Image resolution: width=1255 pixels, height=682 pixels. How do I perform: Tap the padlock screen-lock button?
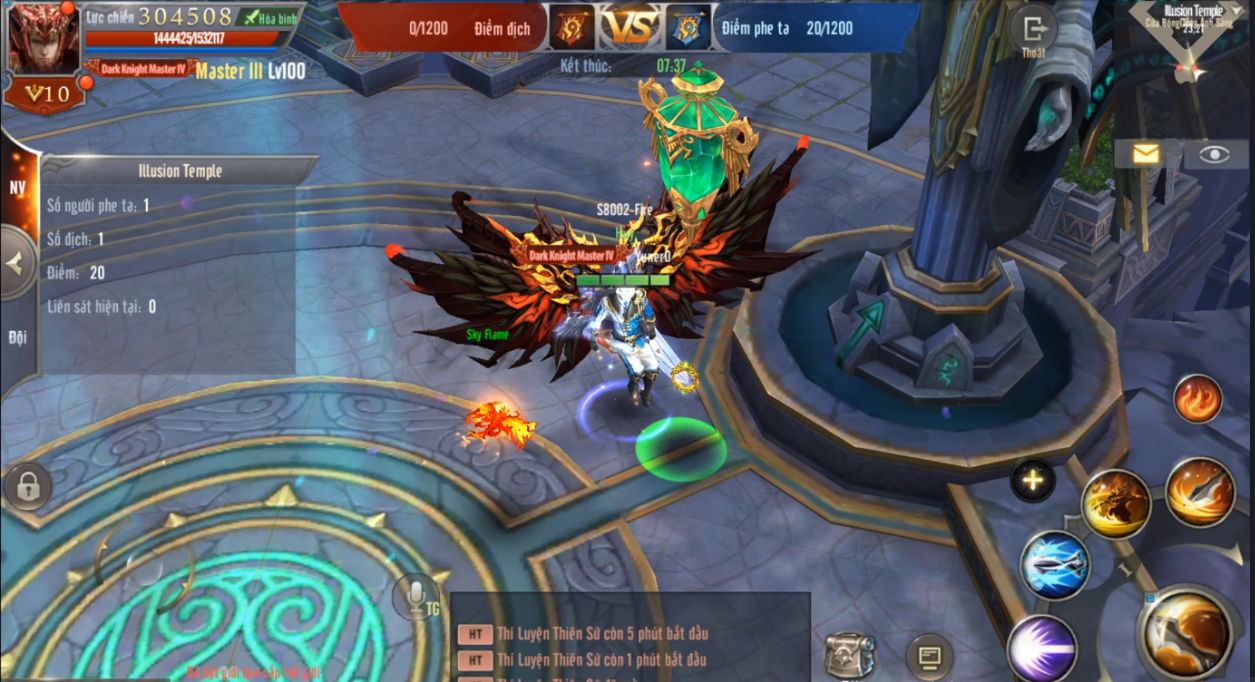coord(28,487)
